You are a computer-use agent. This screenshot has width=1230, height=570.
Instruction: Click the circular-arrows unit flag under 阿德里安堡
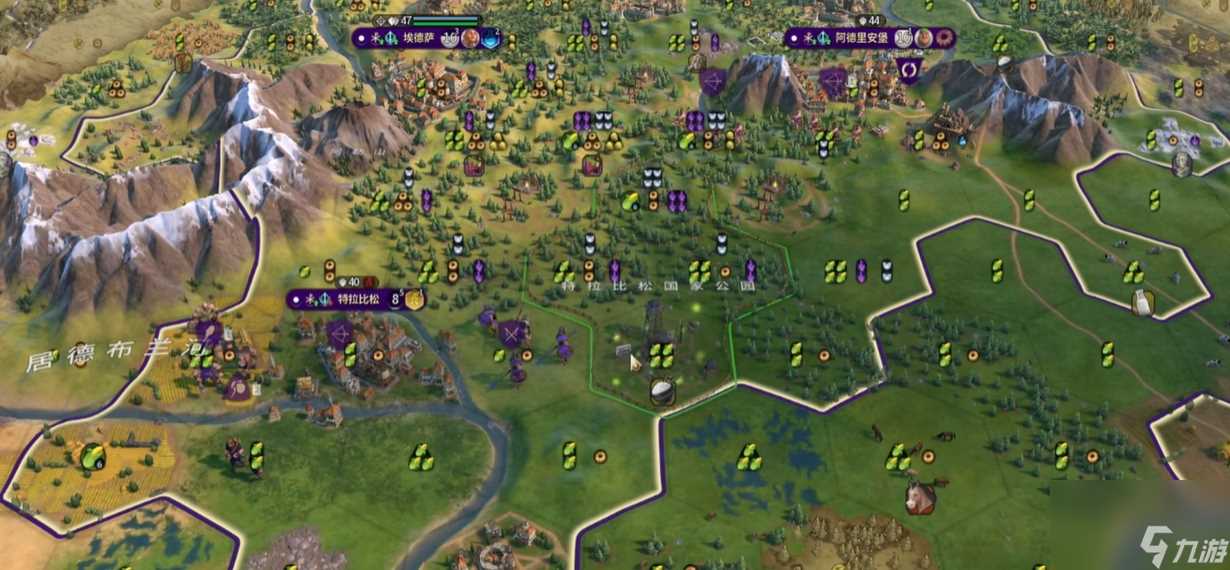[909, 70]
